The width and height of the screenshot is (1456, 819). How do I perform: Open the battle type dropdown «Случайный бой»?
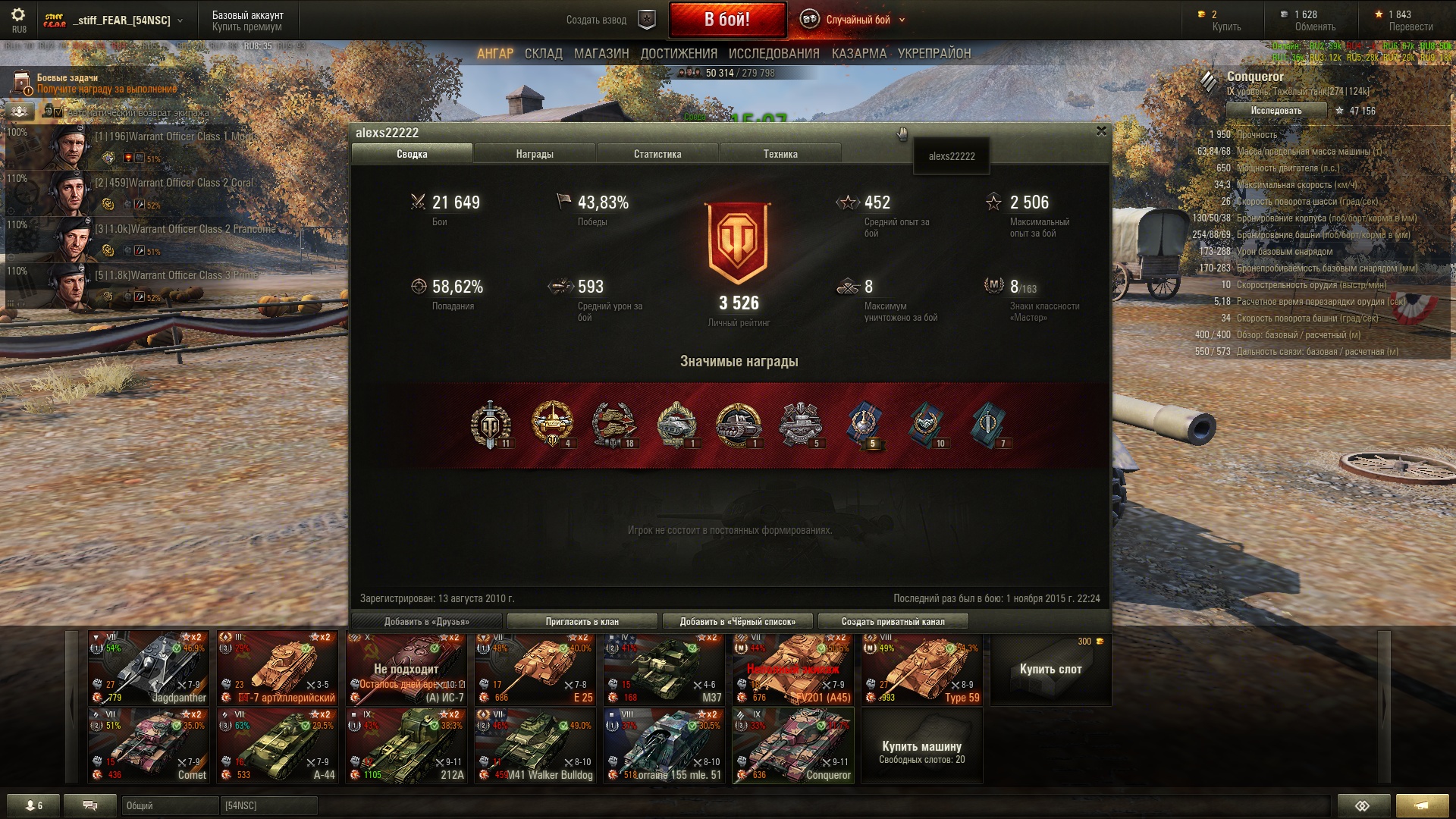(858, 20)
